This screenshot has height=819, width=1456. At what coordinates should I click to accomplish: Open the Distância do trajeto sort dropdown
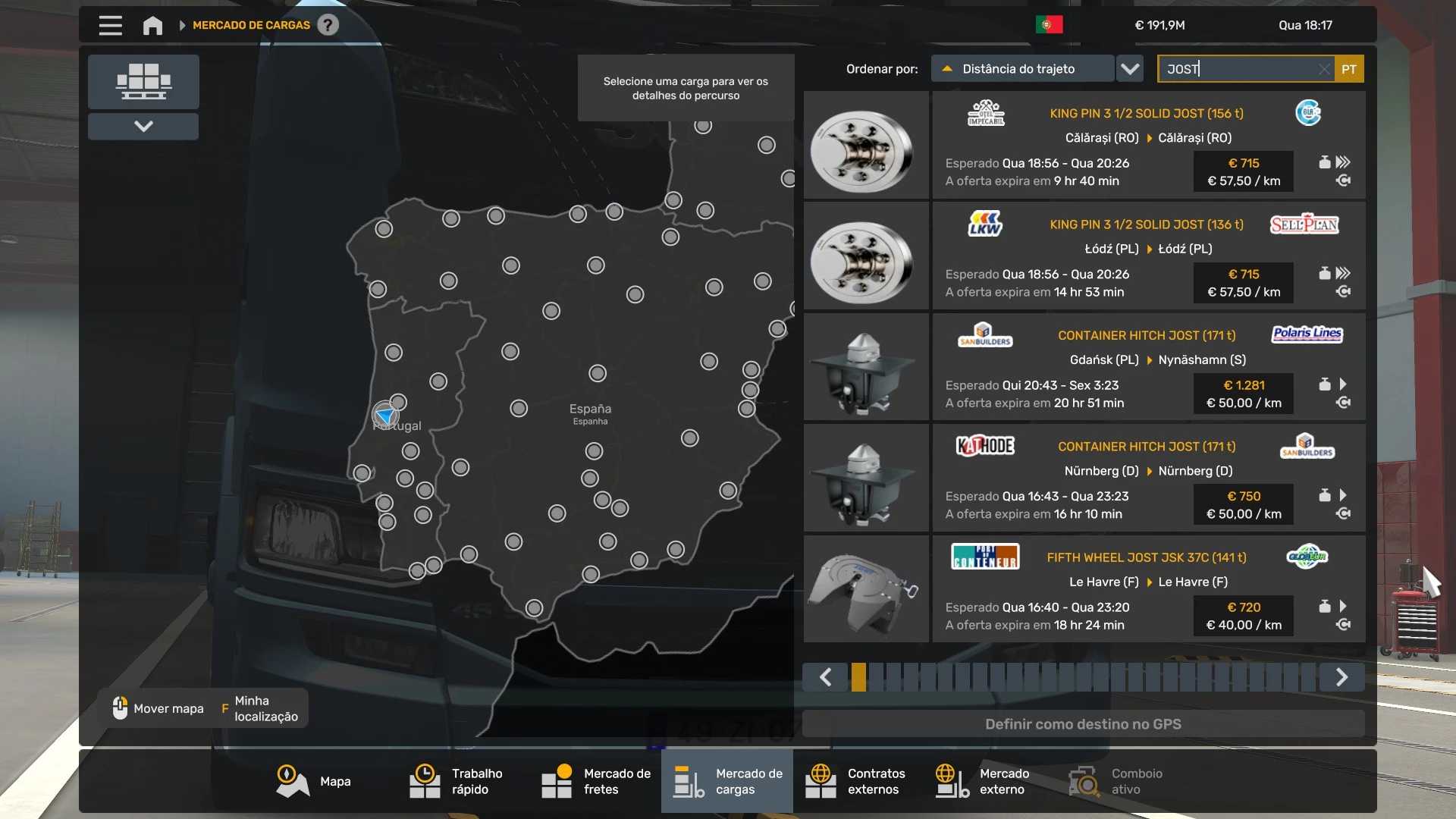[x=1130, y=69]
